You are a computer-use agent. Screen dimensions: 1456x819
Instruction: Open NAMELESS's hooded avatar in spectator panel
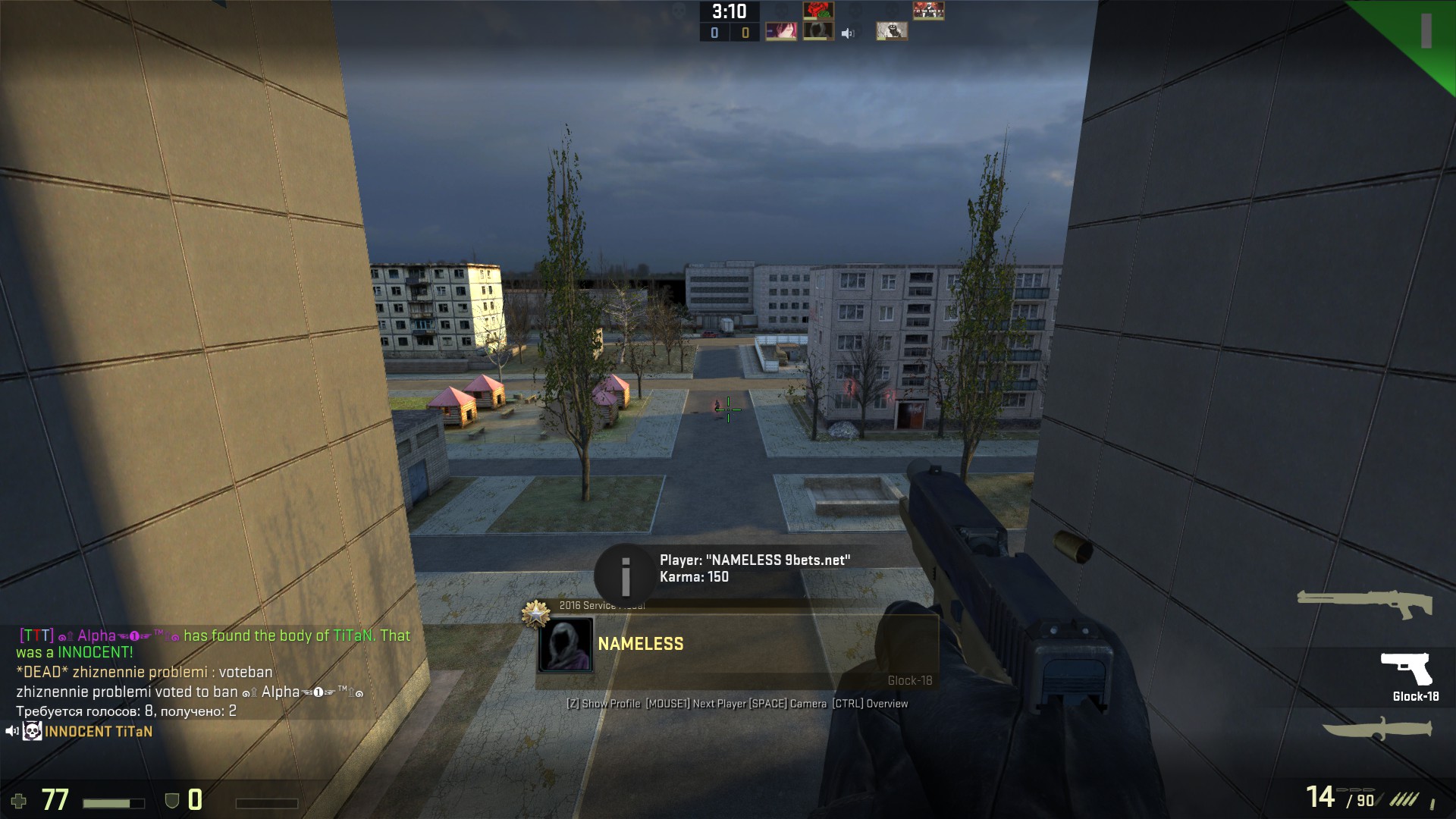pyautogui.click(x=565, y=645)
